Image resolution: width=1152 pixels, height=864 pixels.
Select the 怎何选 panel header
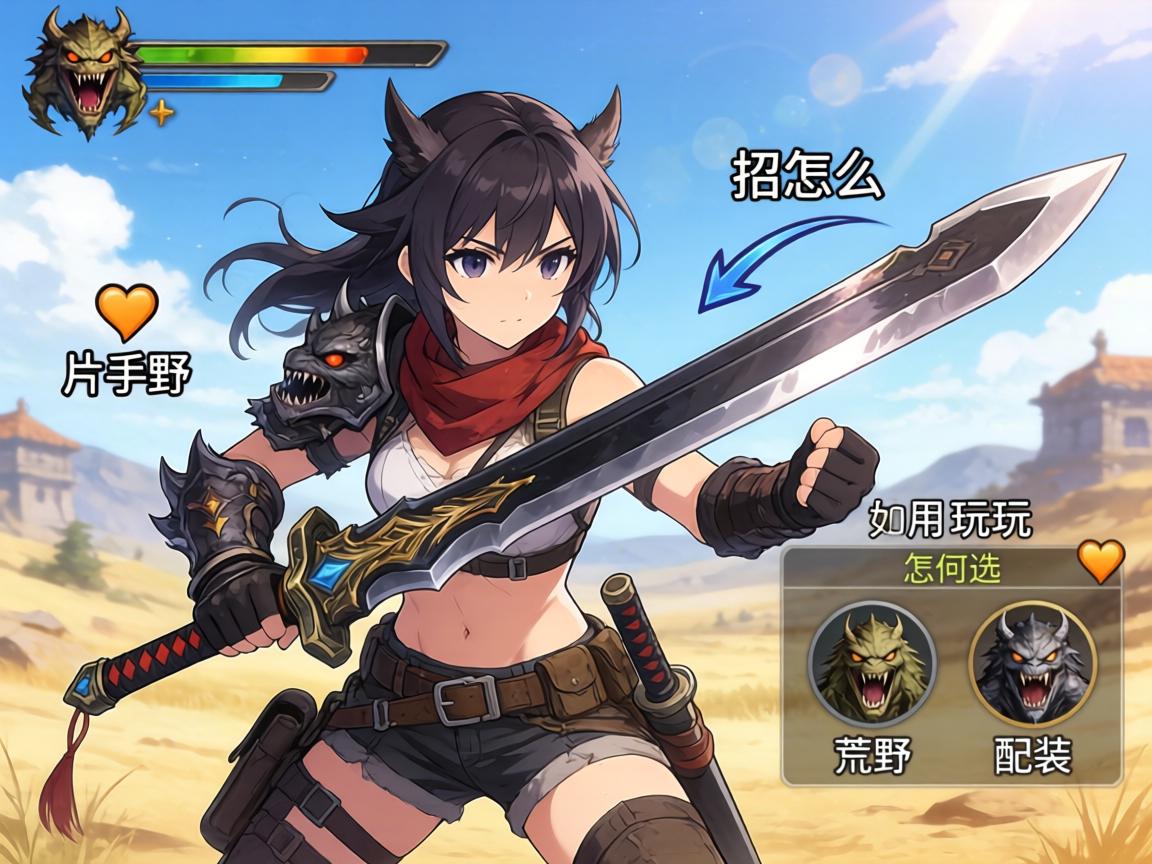(x=951, y=569)
